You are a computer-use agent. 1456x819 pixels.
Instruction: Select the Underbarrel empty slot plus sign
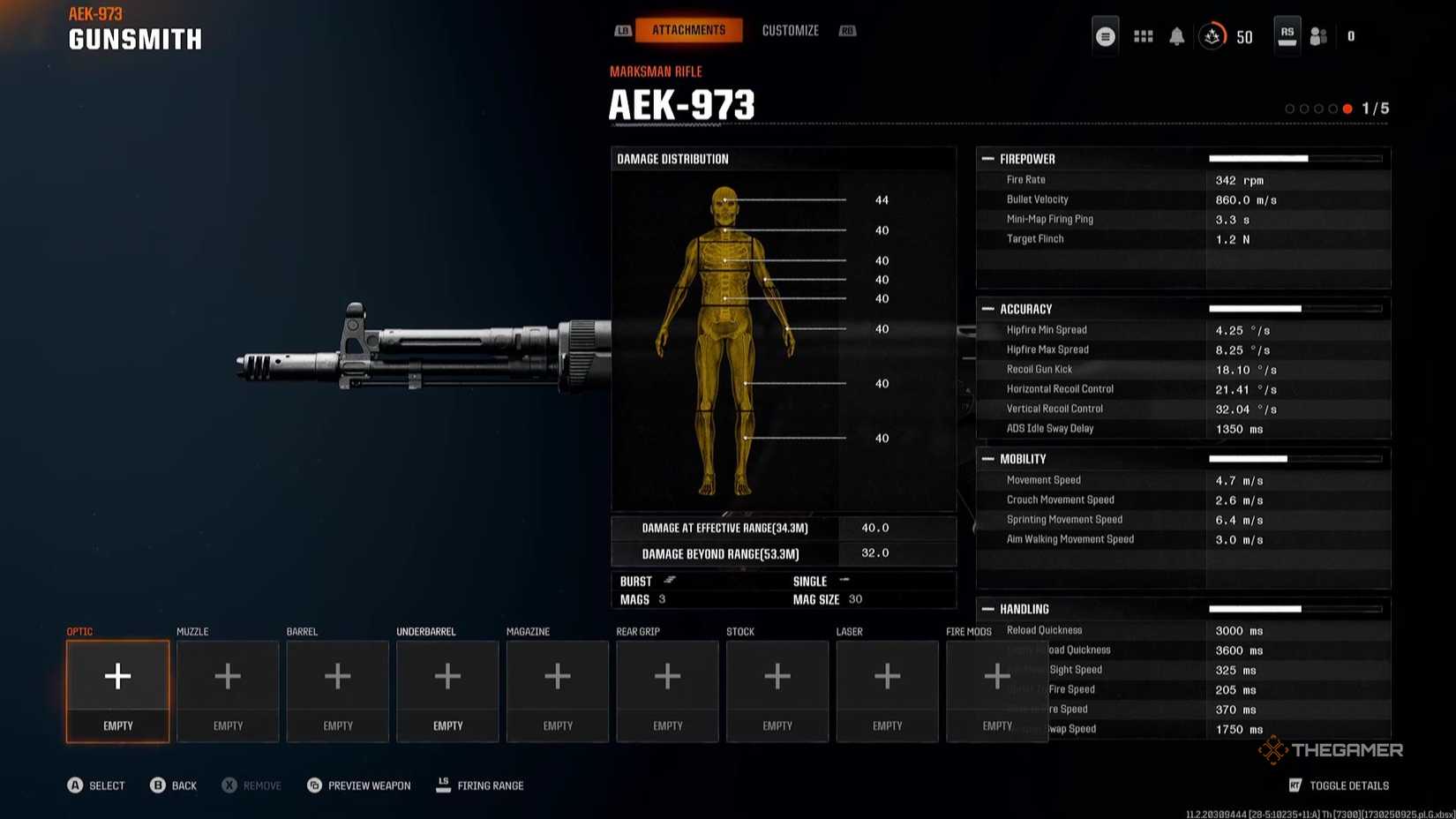point(447,676)
